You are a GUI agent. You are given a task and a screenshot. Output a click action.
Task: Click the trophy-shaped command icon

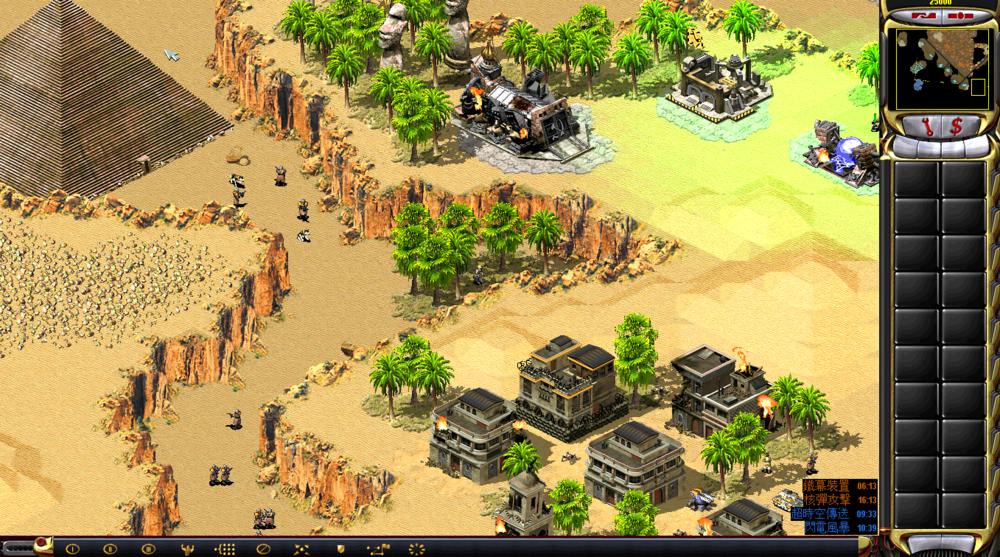pos(188,549)
